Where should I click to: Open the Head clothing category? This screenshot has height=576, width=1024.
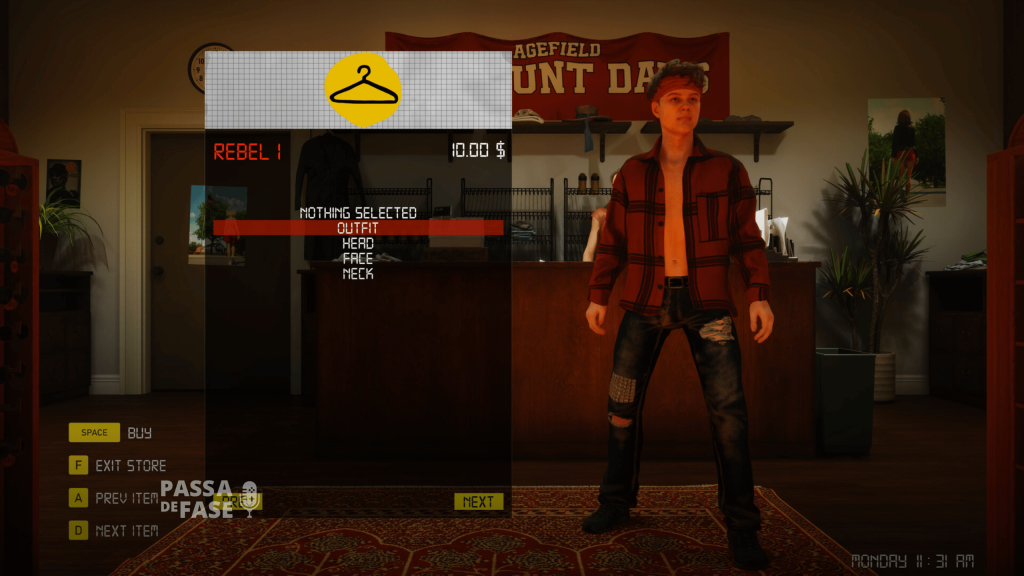(358, 243)
